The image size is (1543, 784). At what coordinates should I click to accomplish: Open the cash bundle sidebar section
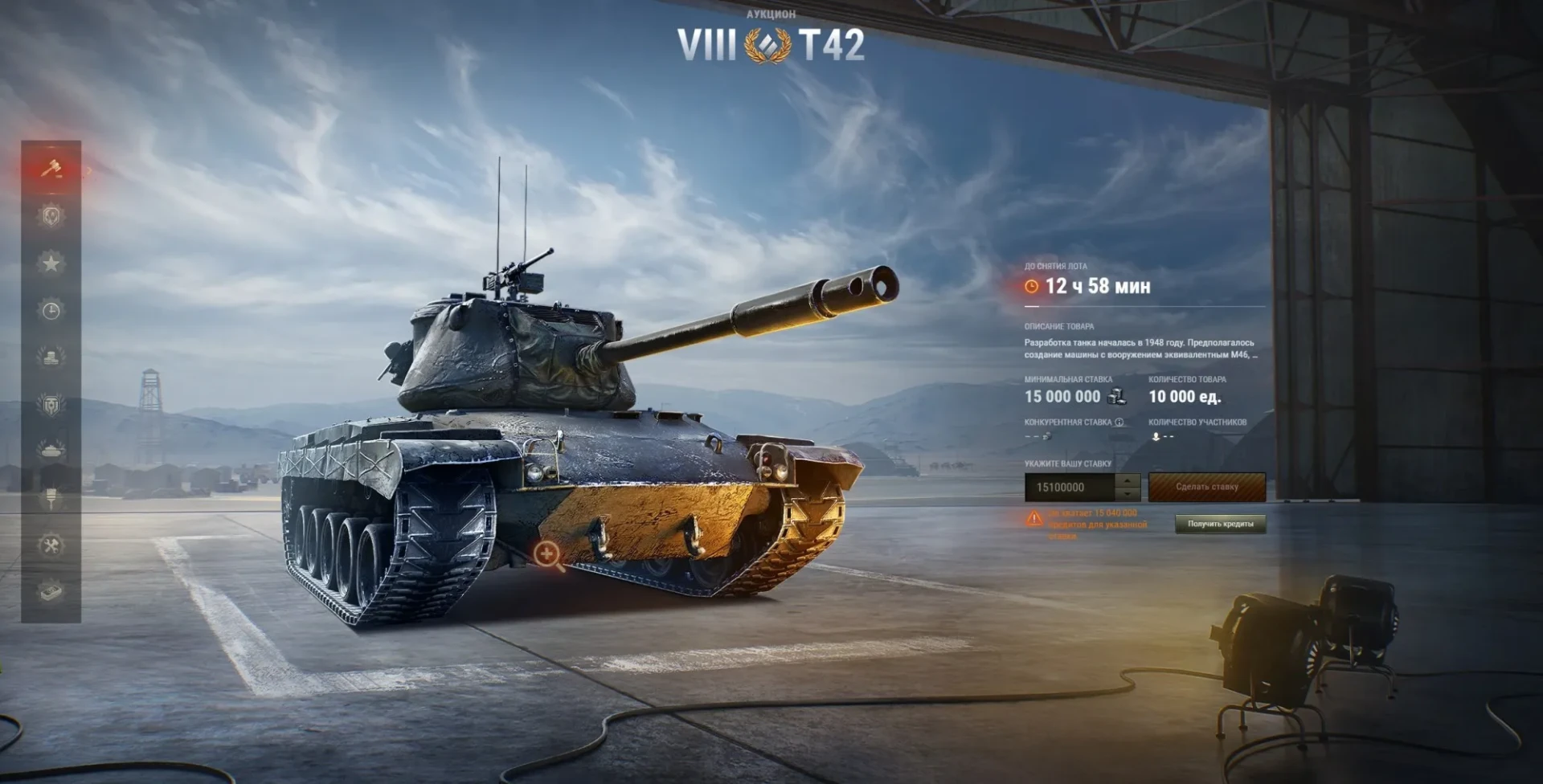[51, 593]
